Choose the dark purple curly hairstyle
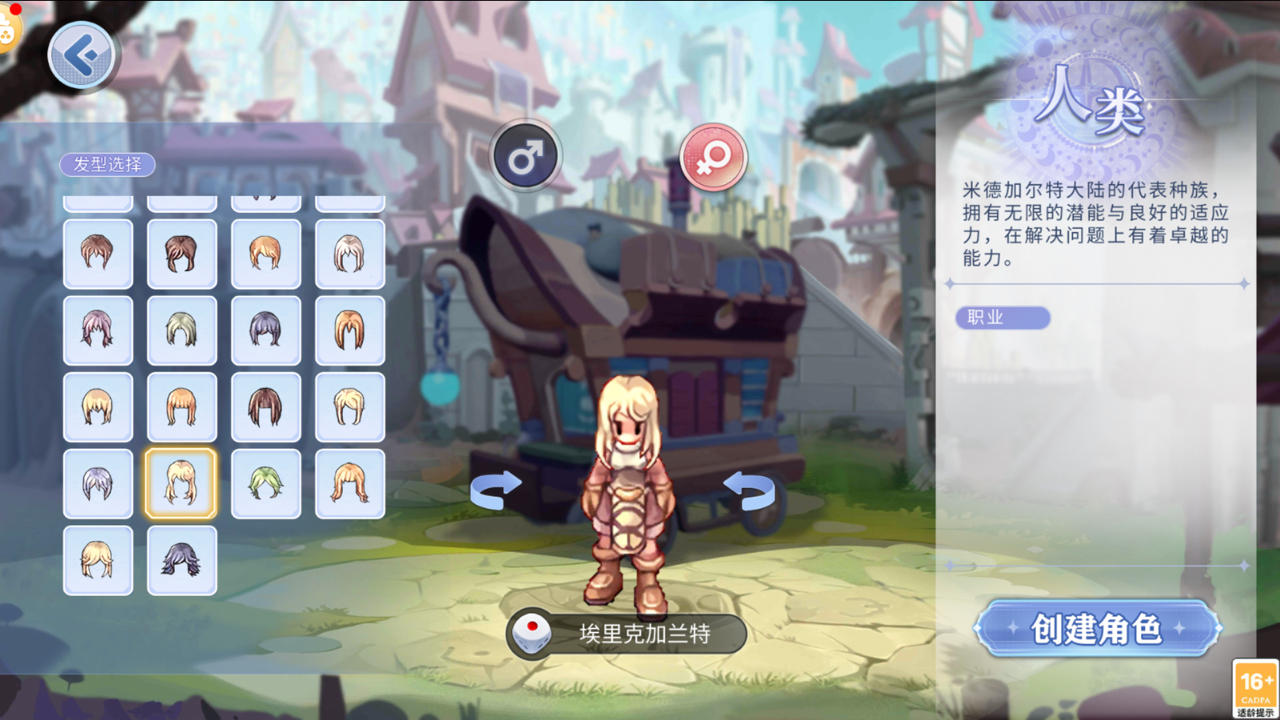This screenshot has height=720, width=1280. (x=182, y=560)
